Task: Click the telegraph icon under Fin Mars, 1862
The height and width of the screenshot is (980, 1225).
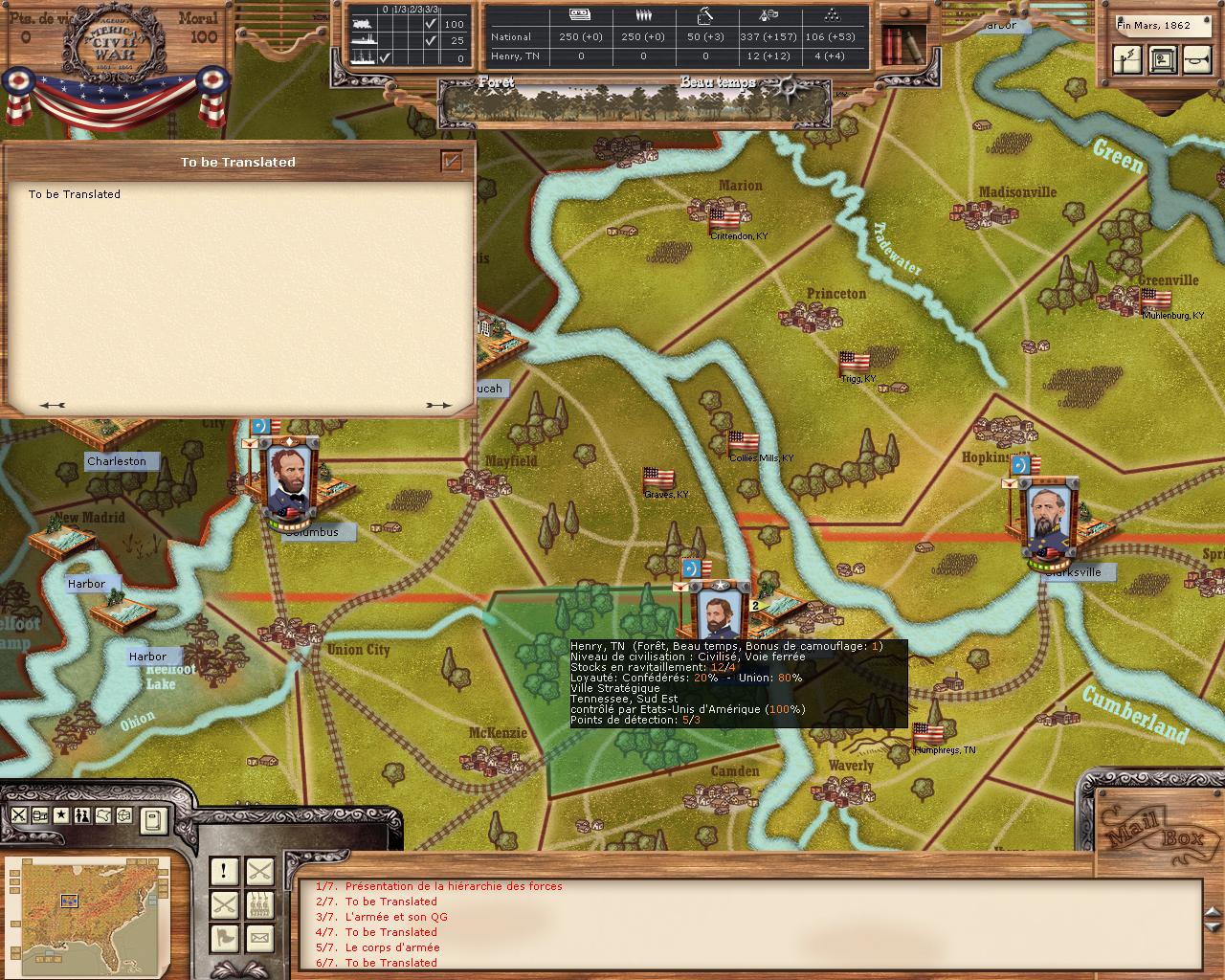Action: click(1127, 59)
